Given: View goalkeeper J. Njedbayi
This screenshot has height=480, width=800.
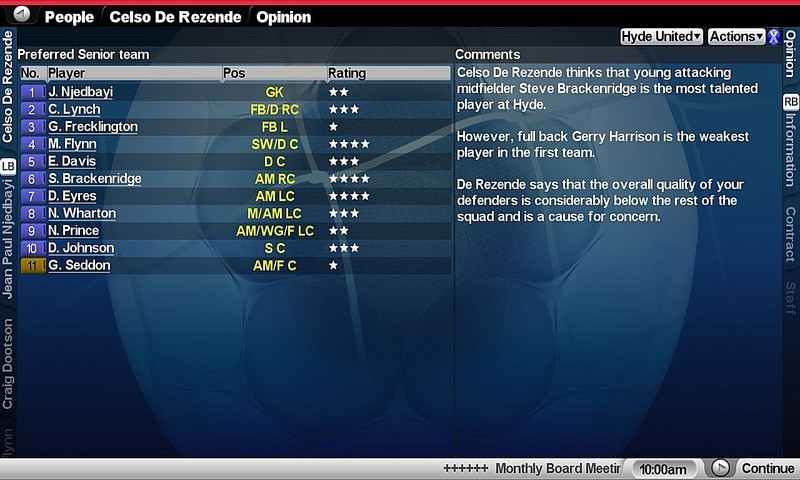Looking at the screenshot, I should pos(81,92).
